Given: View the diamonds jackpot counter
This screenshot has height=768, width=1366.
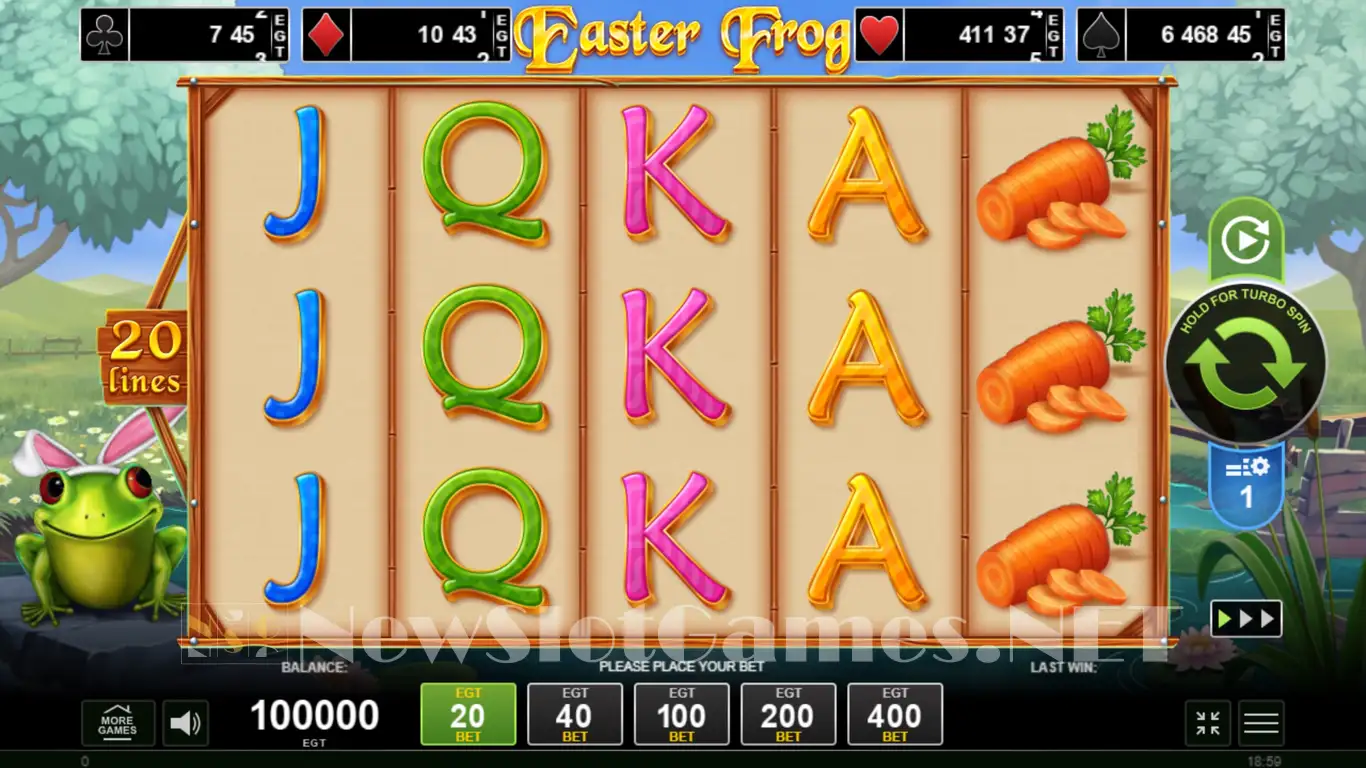Looking at the screenshot, I should pos(406,36).
